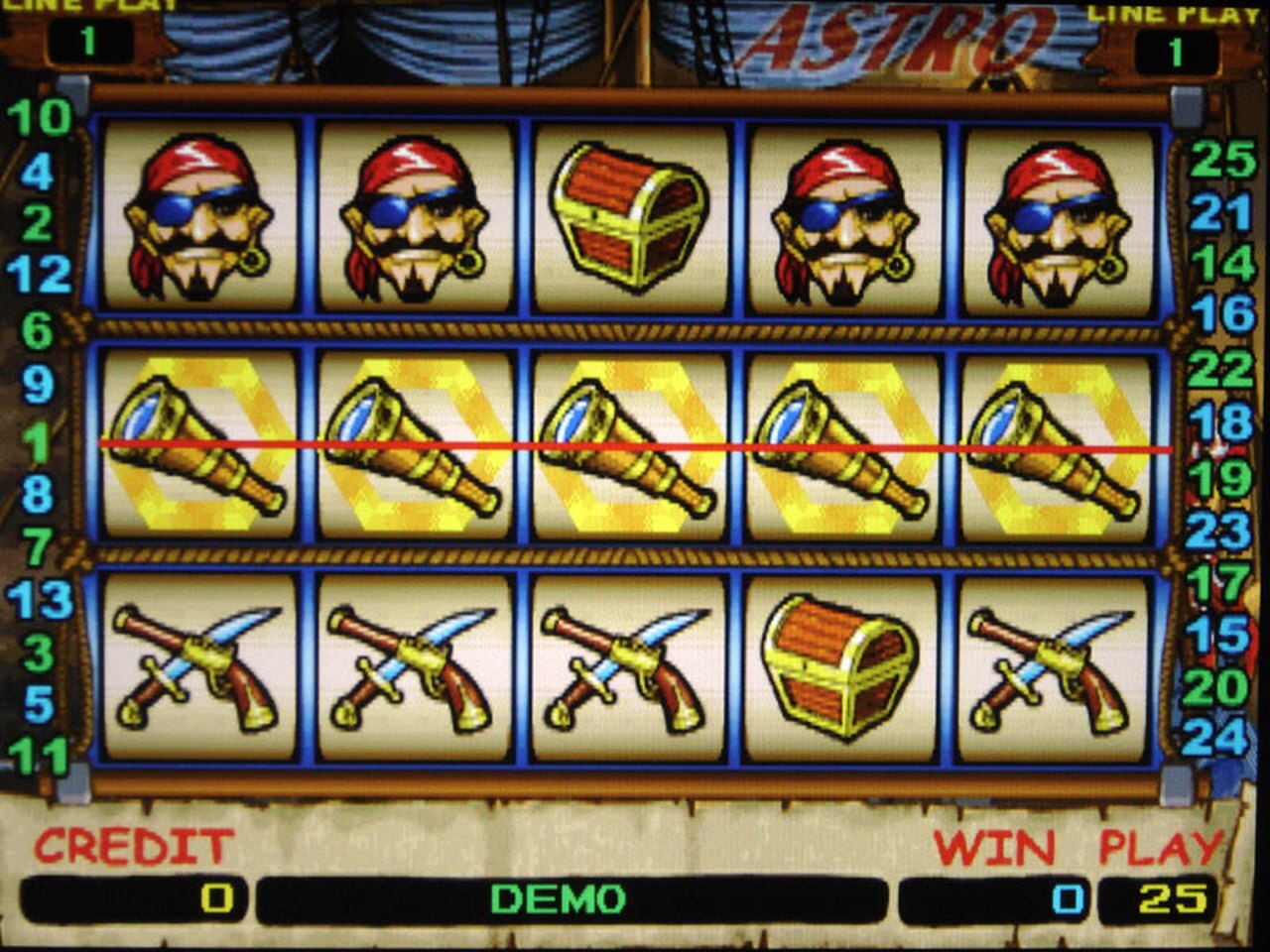Choose the payline 11 indicator

click(40, 756)
